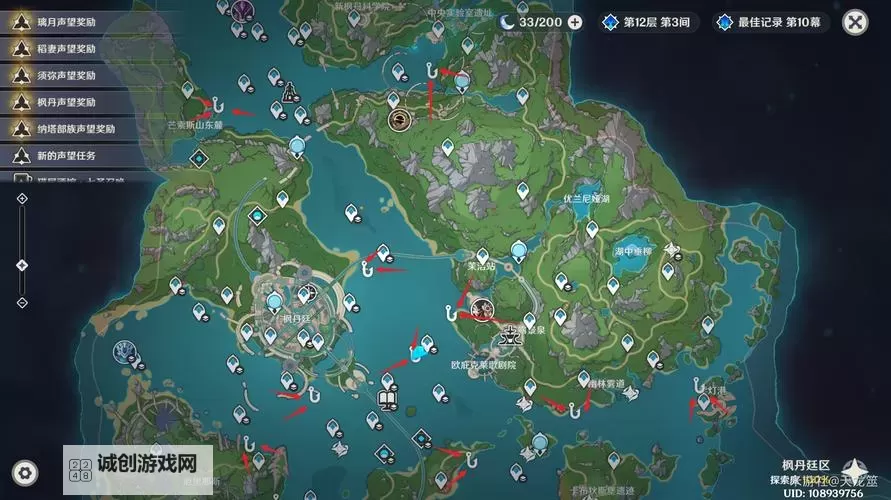Click the map zoom-in plus button
891x500 pixels.
[22, 199]
